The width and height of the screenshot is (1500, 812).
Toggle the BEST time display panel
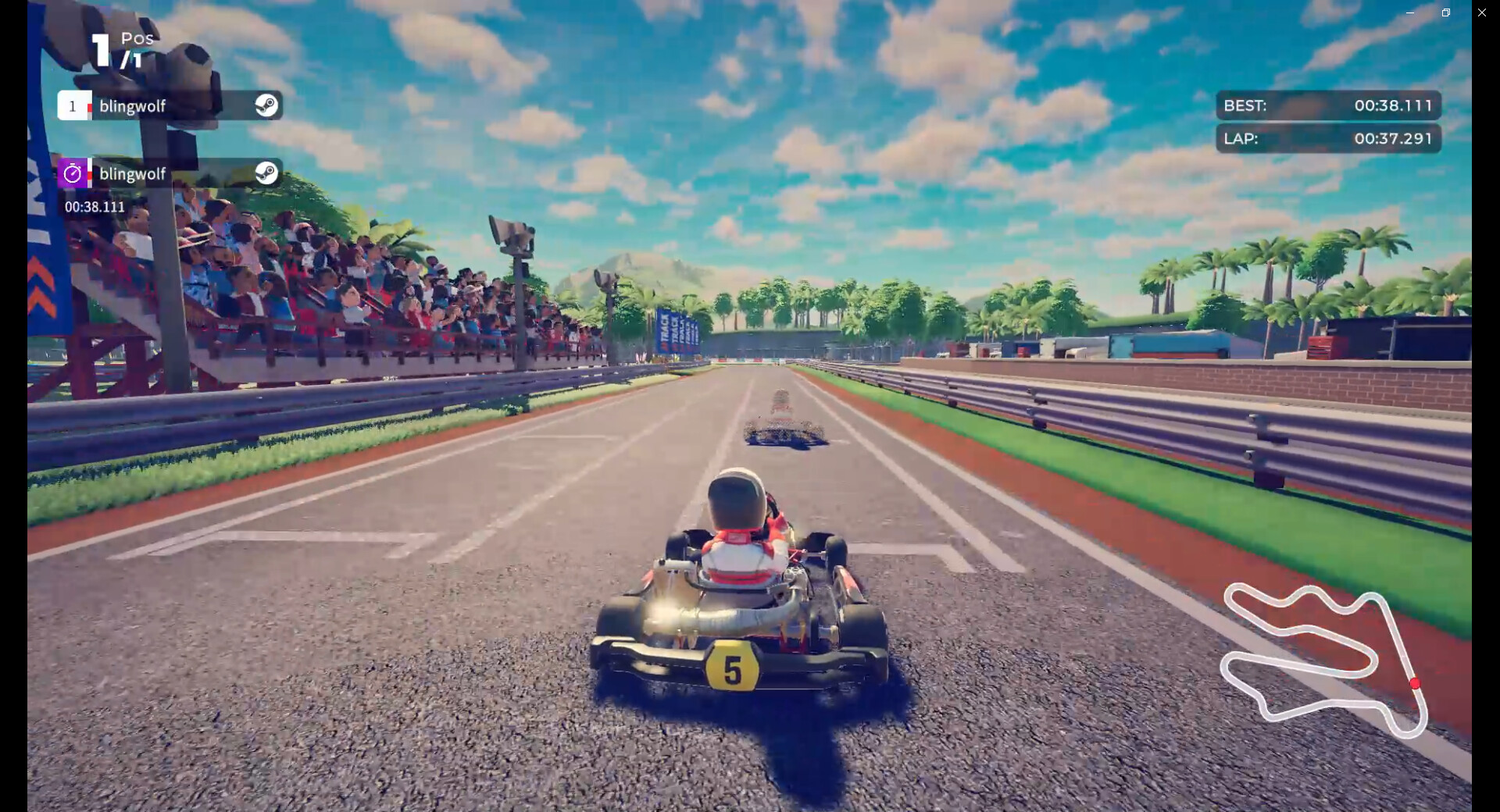[x=1328, y=105]
